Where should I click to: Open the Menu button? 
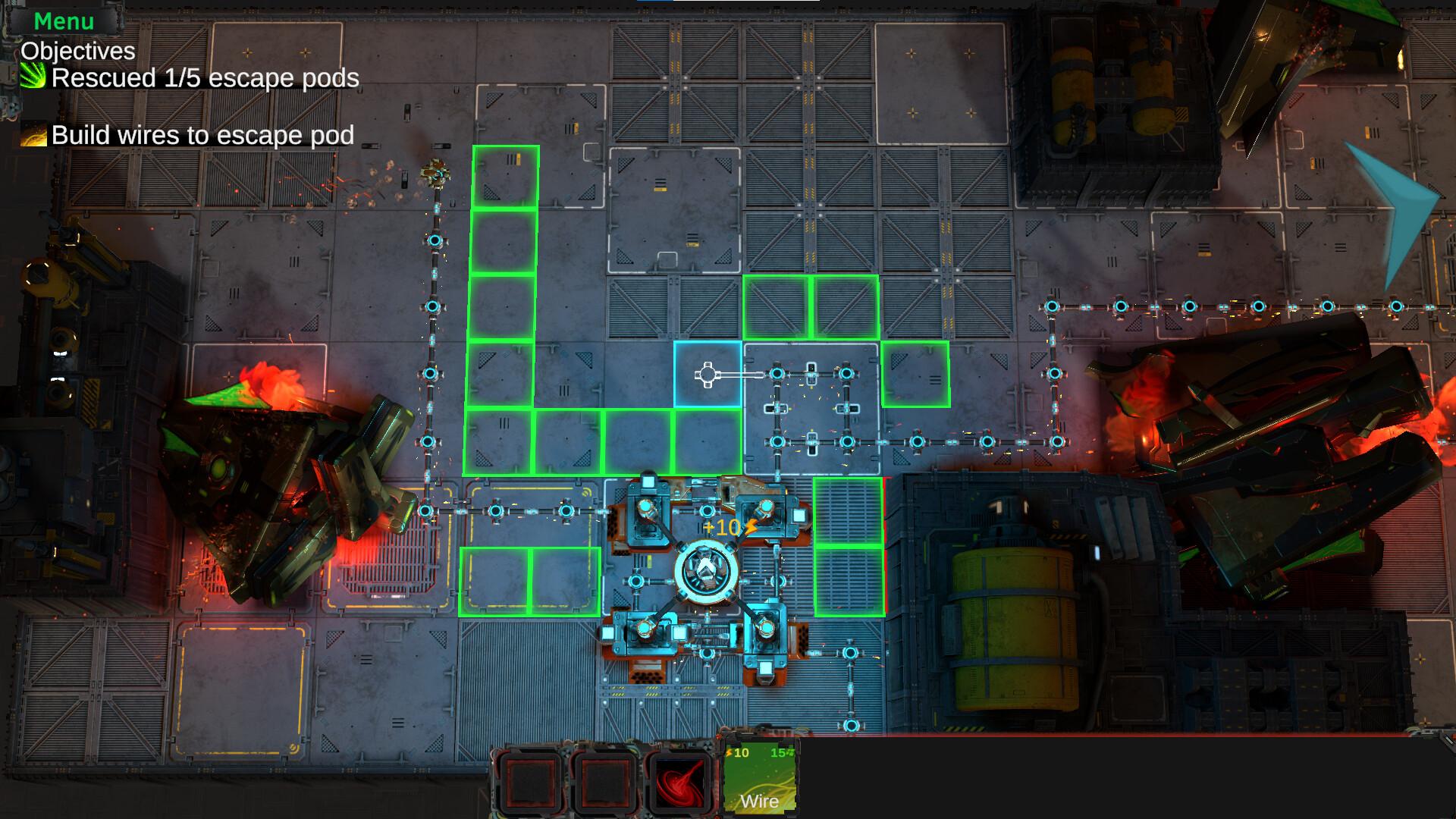[64, 21]
